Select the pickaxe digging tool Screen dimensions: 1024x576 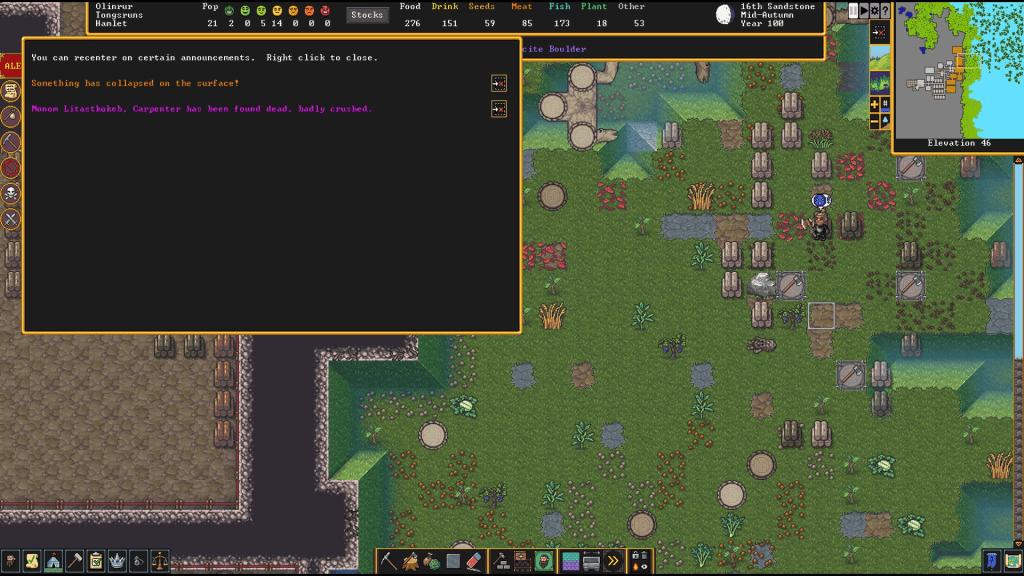(x=389, y=561)
